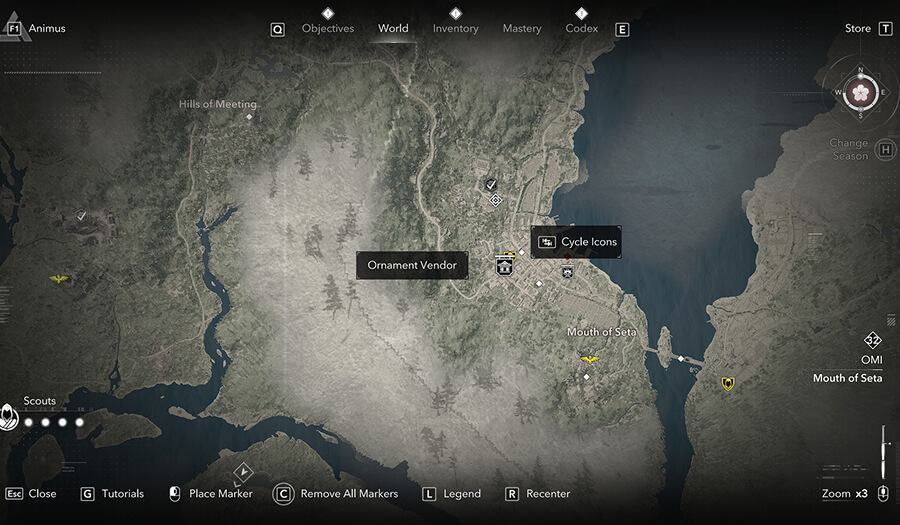
Task: Open the Store
Action: (x=858, y=29)
